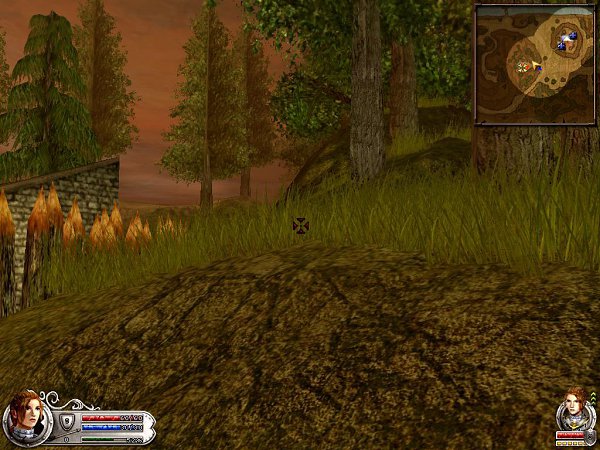Click the shield badge on the party member frame

pyautogui.click(x=590, y=436)
